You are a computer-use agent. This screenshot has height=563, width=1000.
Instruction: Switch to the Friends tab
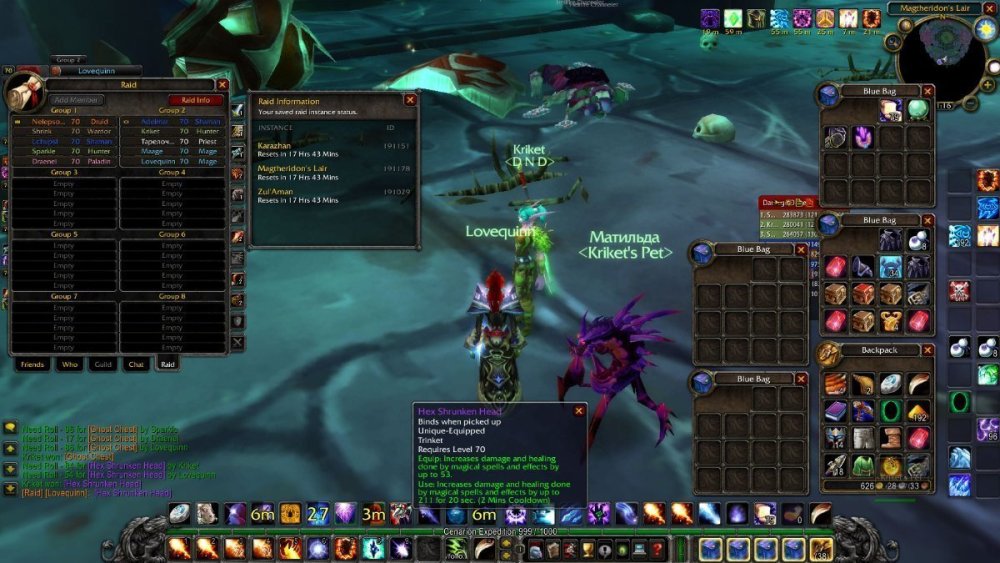pos(32,365)
